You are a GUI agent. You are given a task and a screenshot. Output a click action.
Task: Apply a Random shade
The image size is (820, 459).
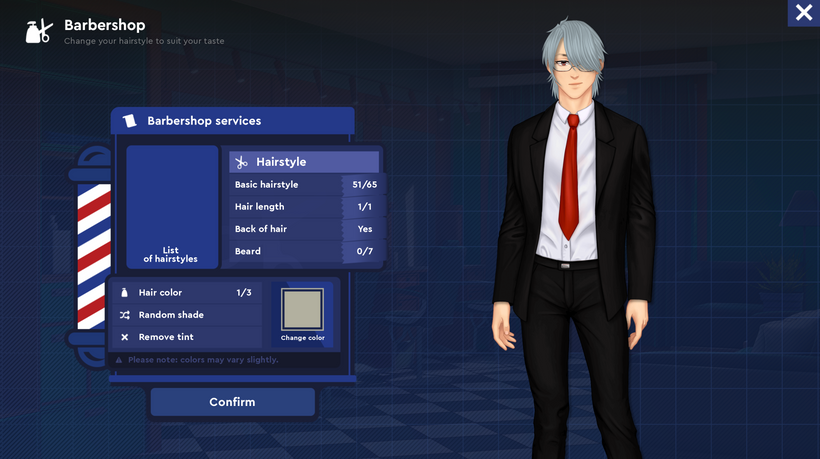pyautogui.click(x=186, y=315)
